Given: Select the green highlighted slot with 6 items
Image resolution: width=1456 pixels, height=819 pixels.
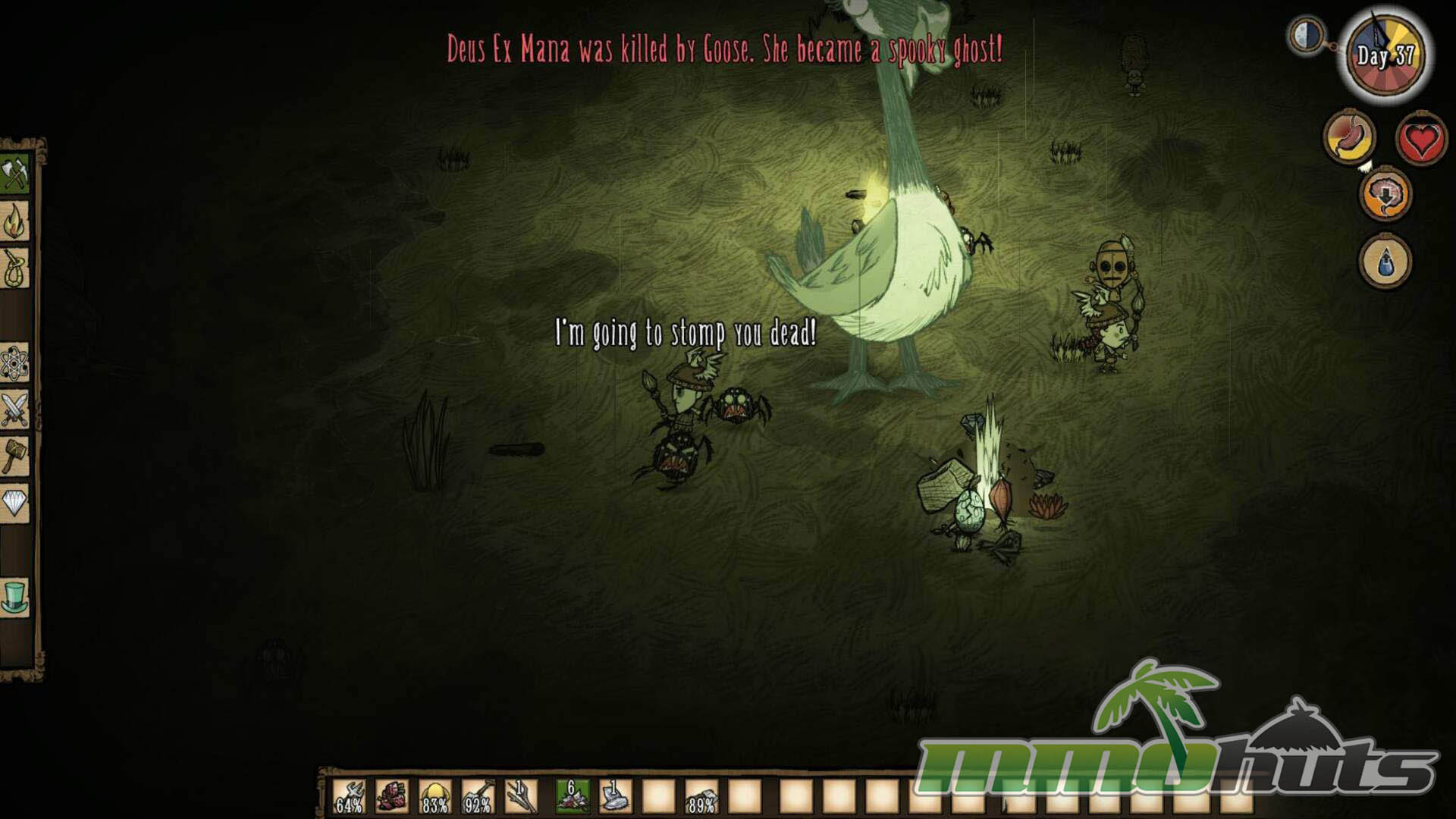Looking at the screenshot, I should 573,797.
